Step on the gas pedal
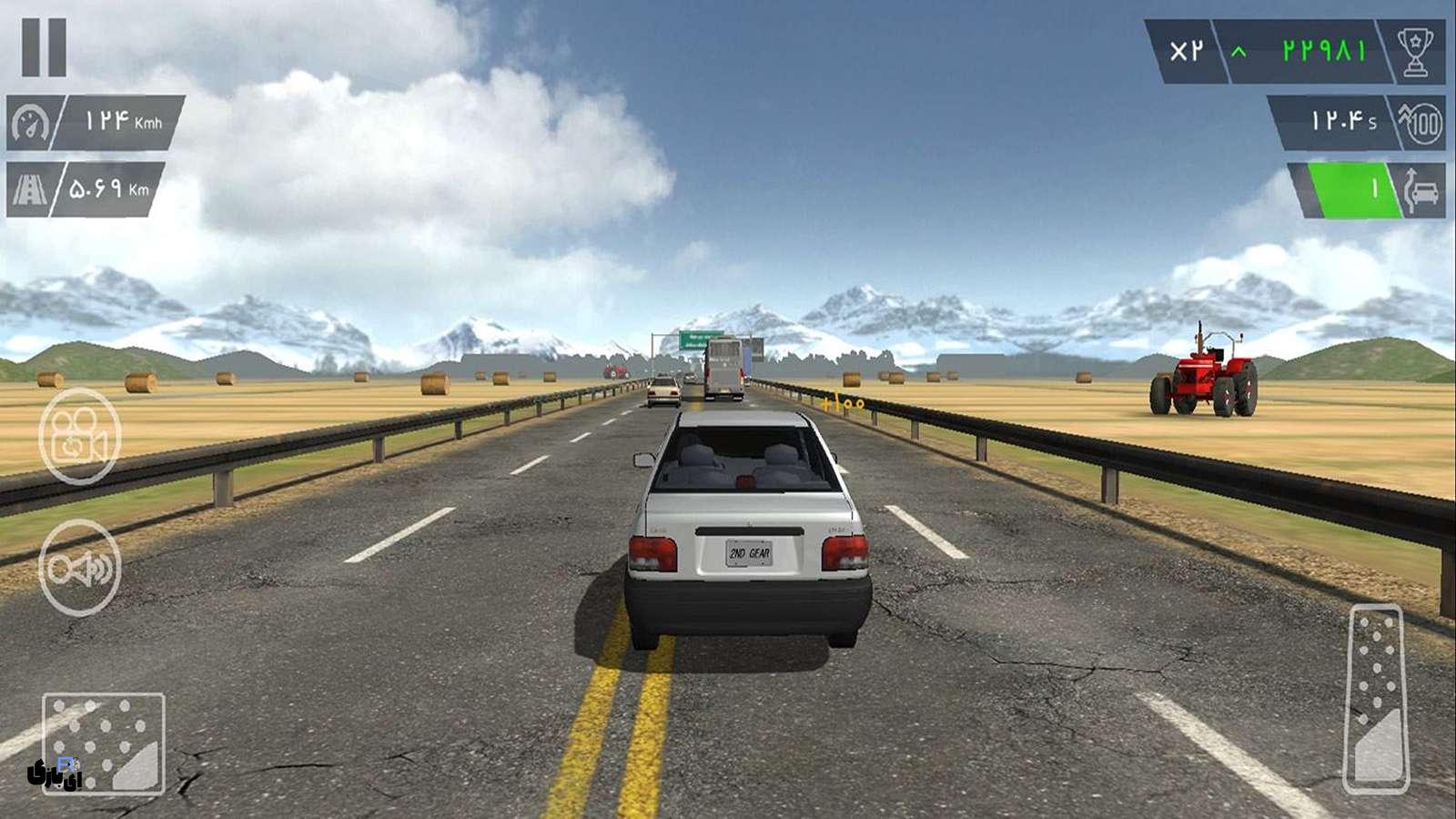This screenshot has height=819, width=1456. pos(1376,699)
